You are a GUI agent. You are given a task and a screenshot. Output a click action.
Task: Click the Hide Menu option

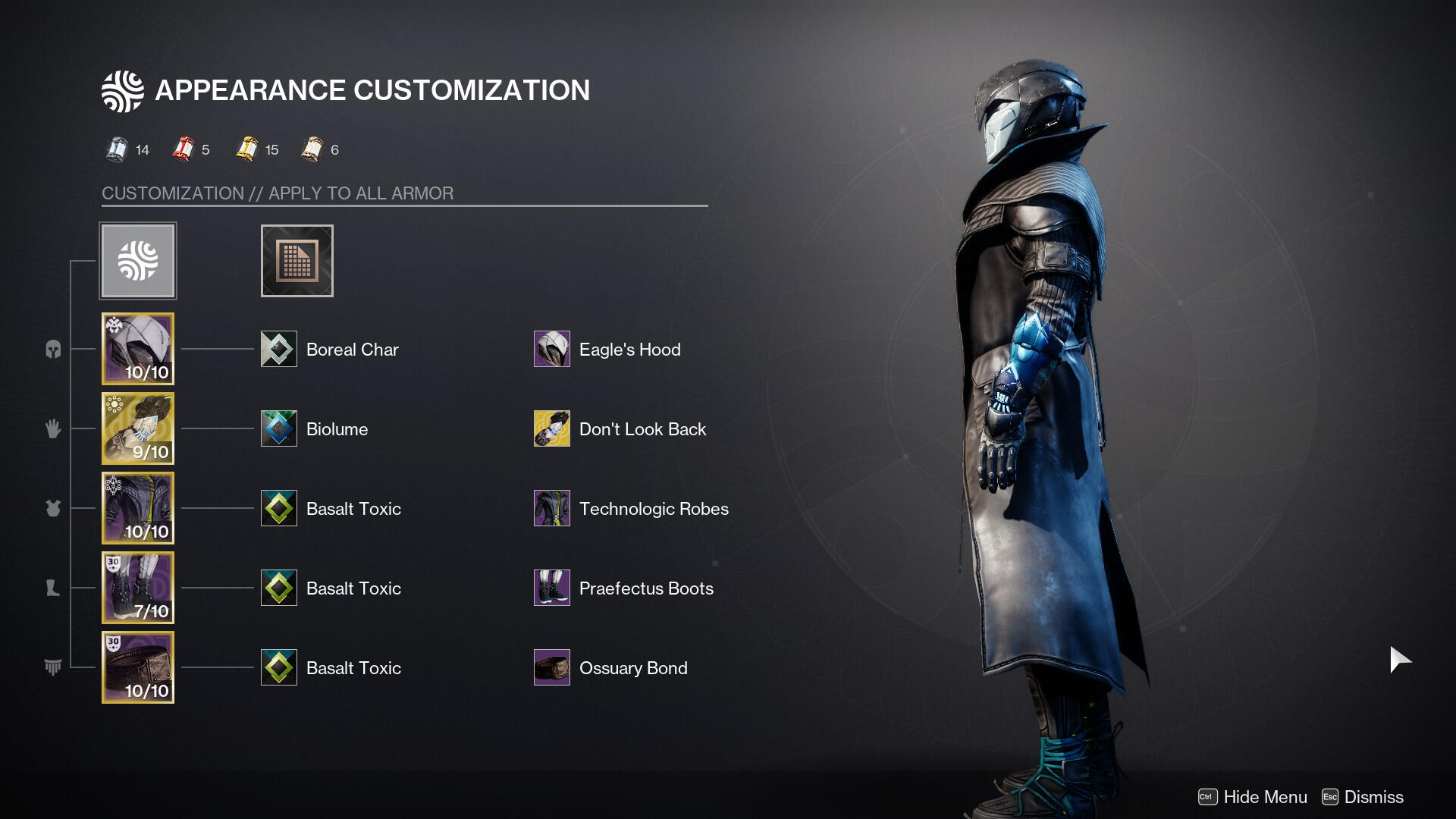(x=1253, y=797)
